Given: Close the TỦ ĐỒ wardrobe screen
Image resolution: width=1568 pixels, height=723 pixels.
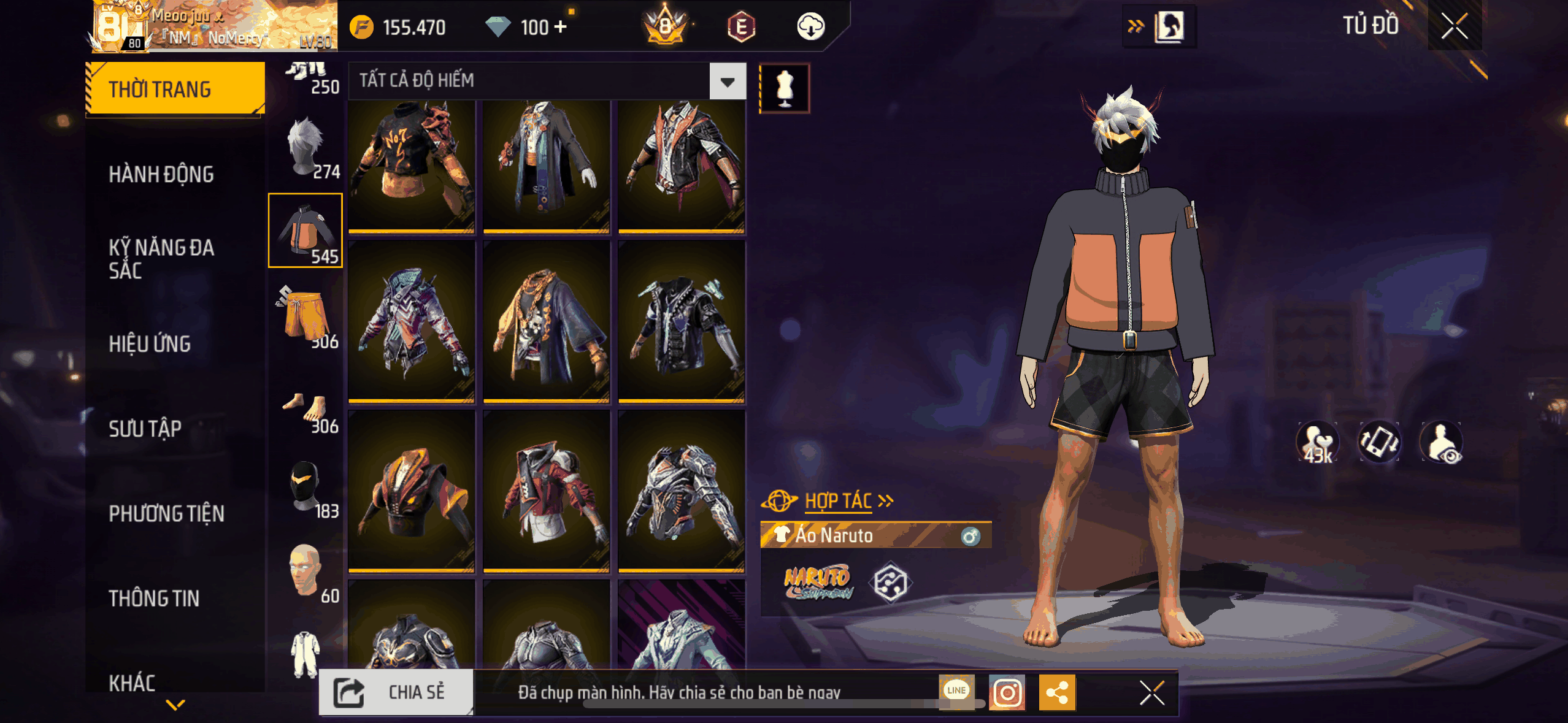Looking at the screenshot, I should pyautogui.click(x=1454, y=26).
